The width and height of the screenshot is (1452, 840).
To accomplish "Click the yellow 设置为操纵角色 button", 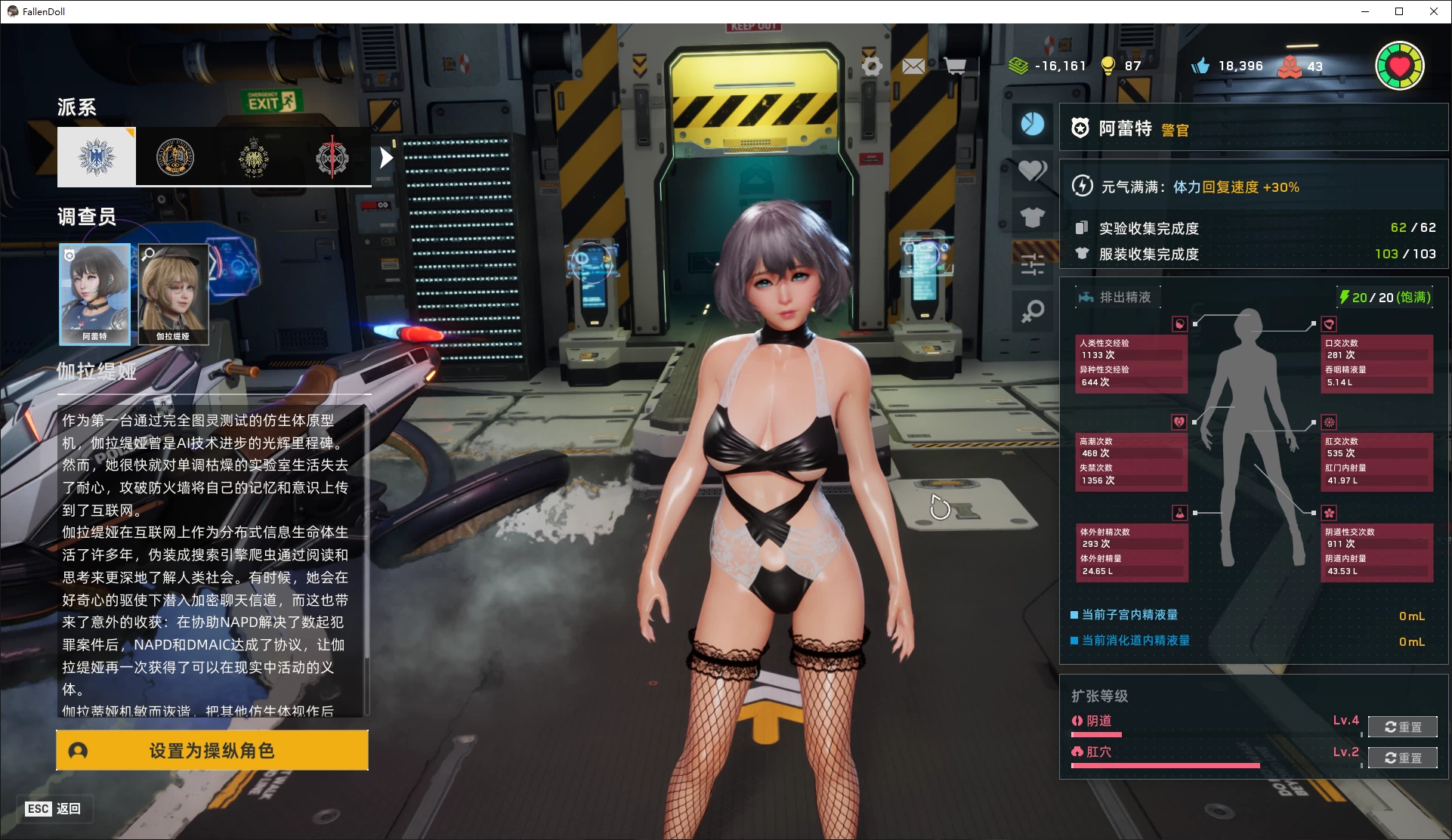I will click(212, 750).
